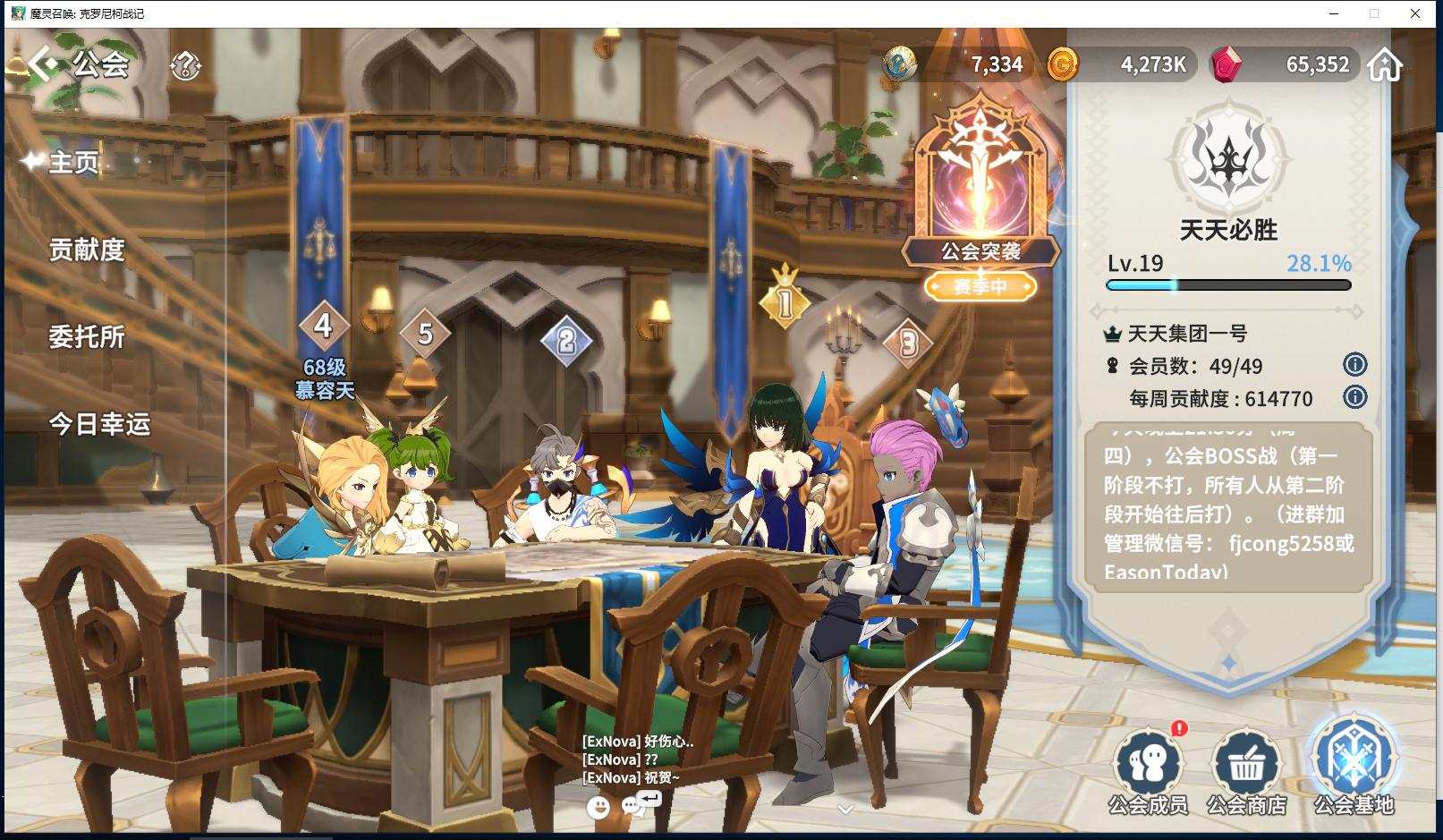Show info for 会员数 member count
The width and height of the screenshot is (1443, 840).
(x=1354, y=364)
